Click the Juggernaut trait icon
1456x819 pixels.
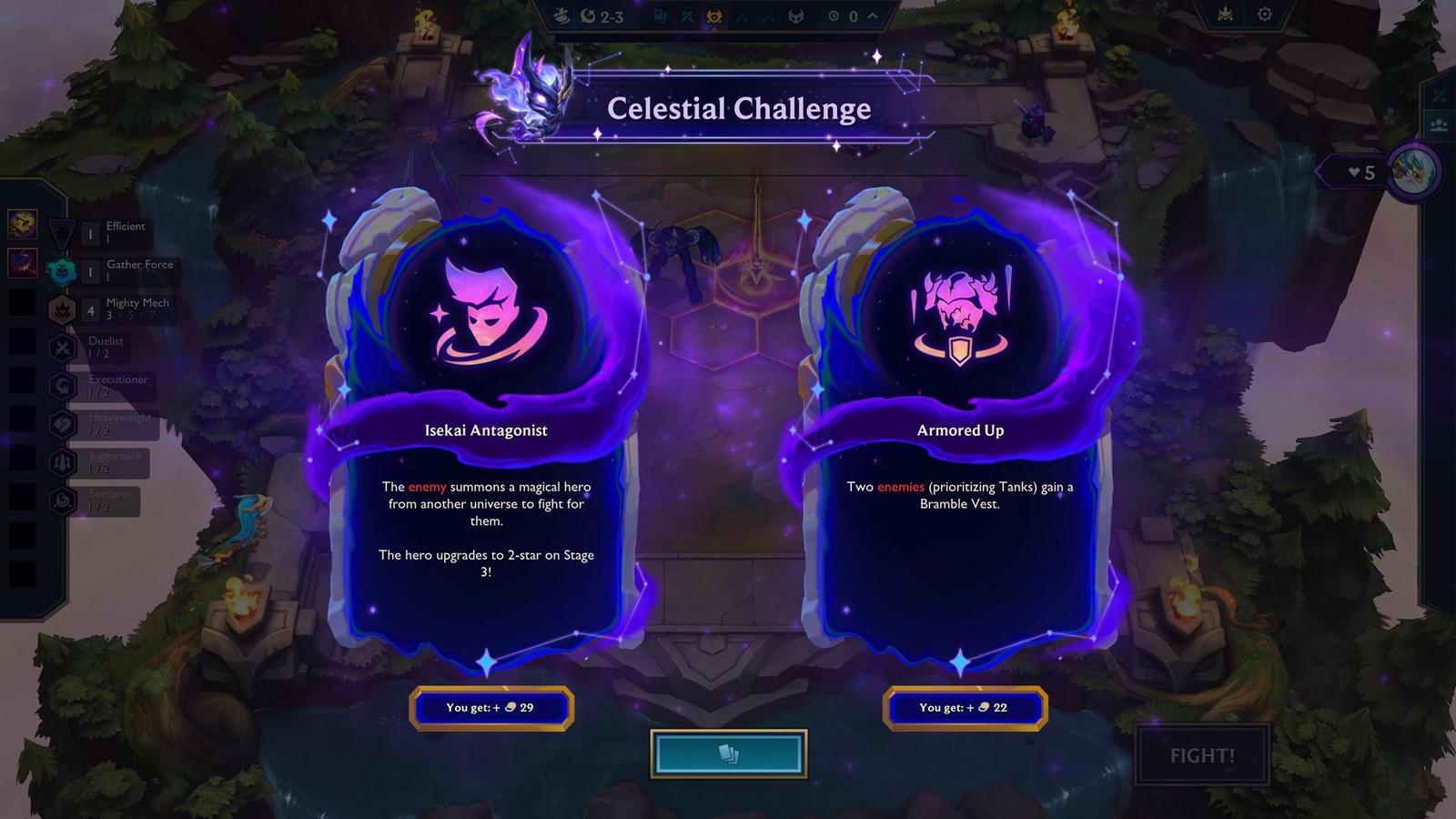pos(62,462)
